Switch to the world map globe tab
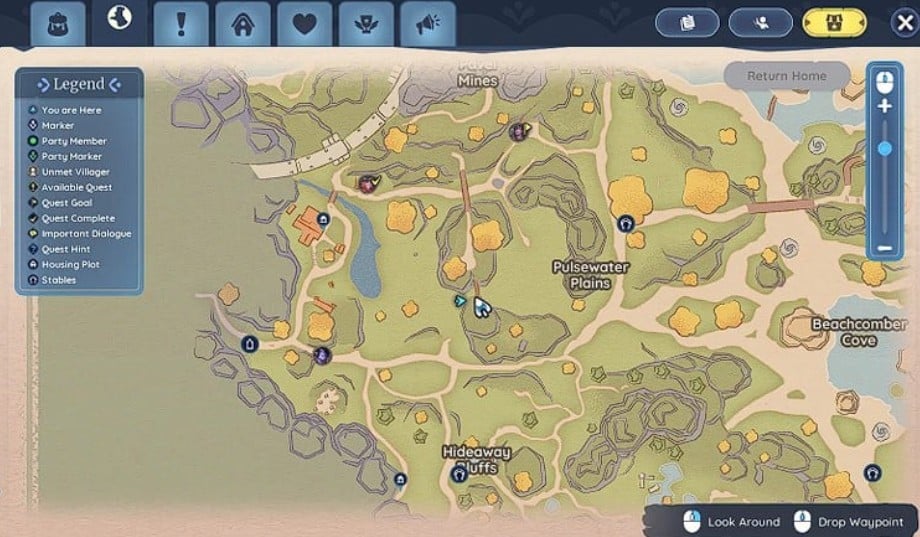 click(120, 20)
